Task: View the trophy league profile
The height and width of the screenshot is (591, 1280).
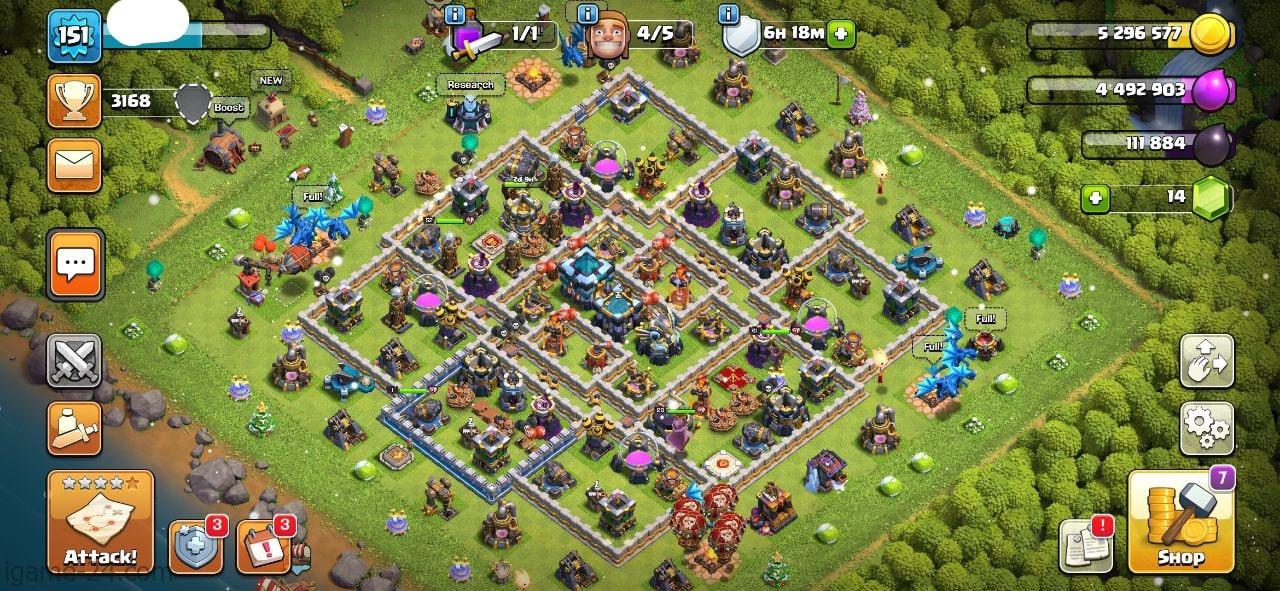Action: pyautogui.click(x=74, y=101)
